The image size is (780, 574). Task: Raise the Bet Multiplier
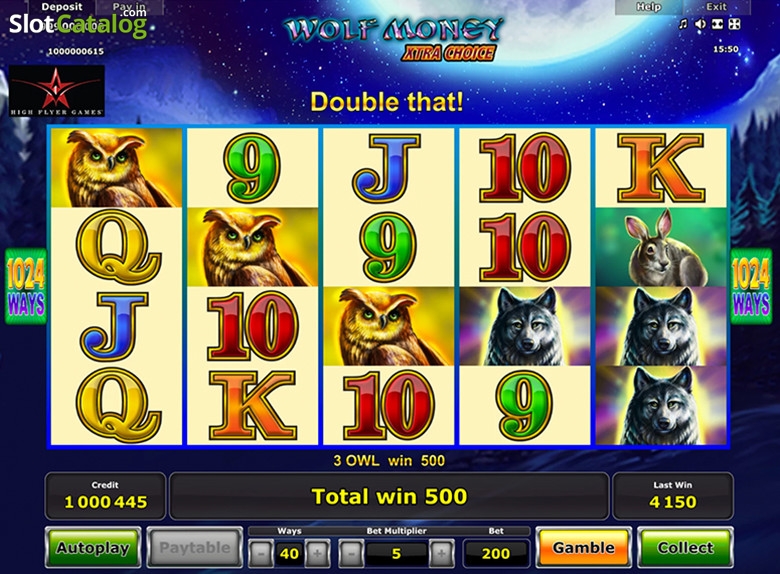(x=441, y=552)
